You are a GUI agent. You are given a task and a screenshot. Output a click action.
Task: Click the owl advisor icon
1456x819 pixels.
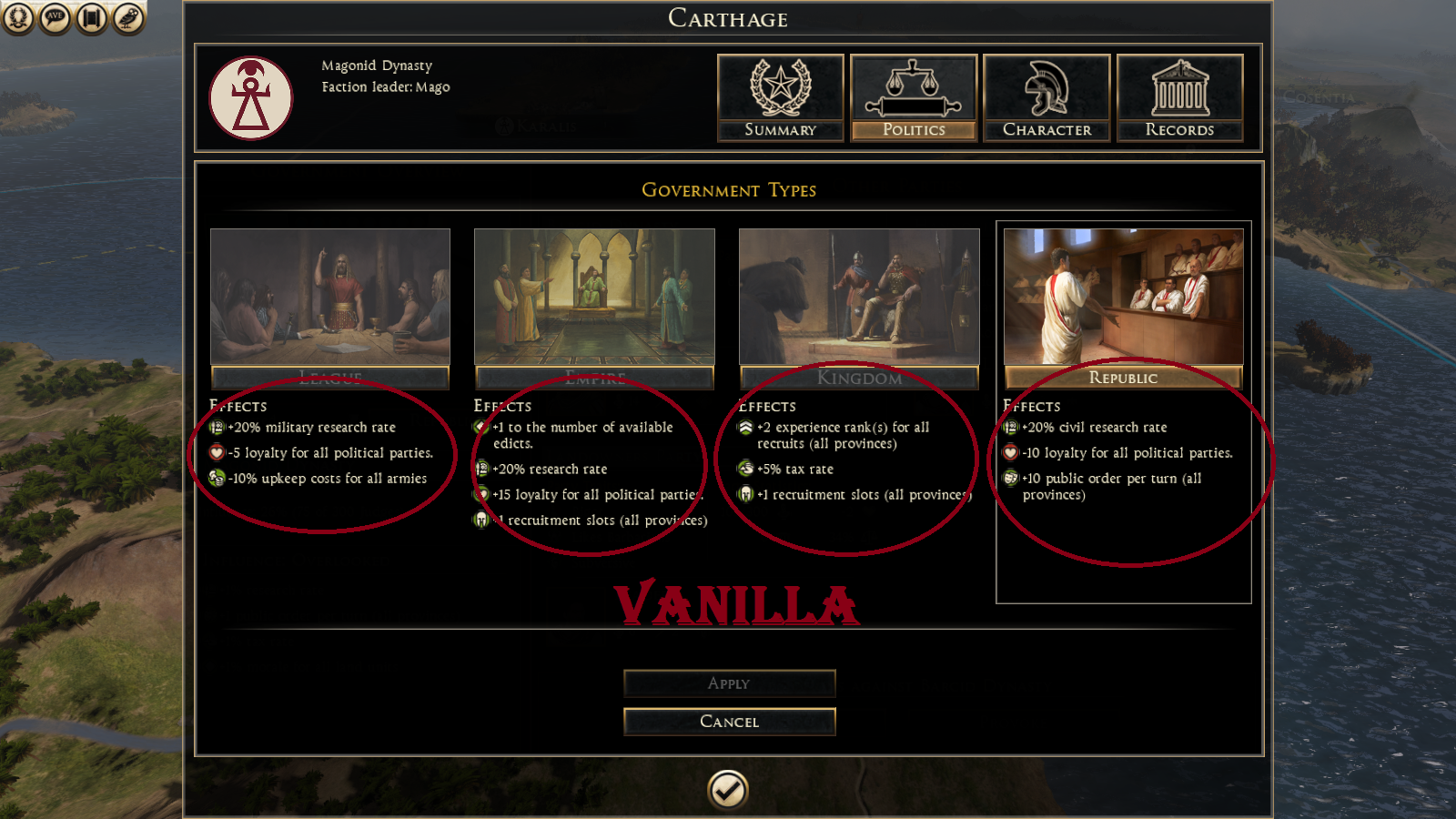[x=128, y=18]
